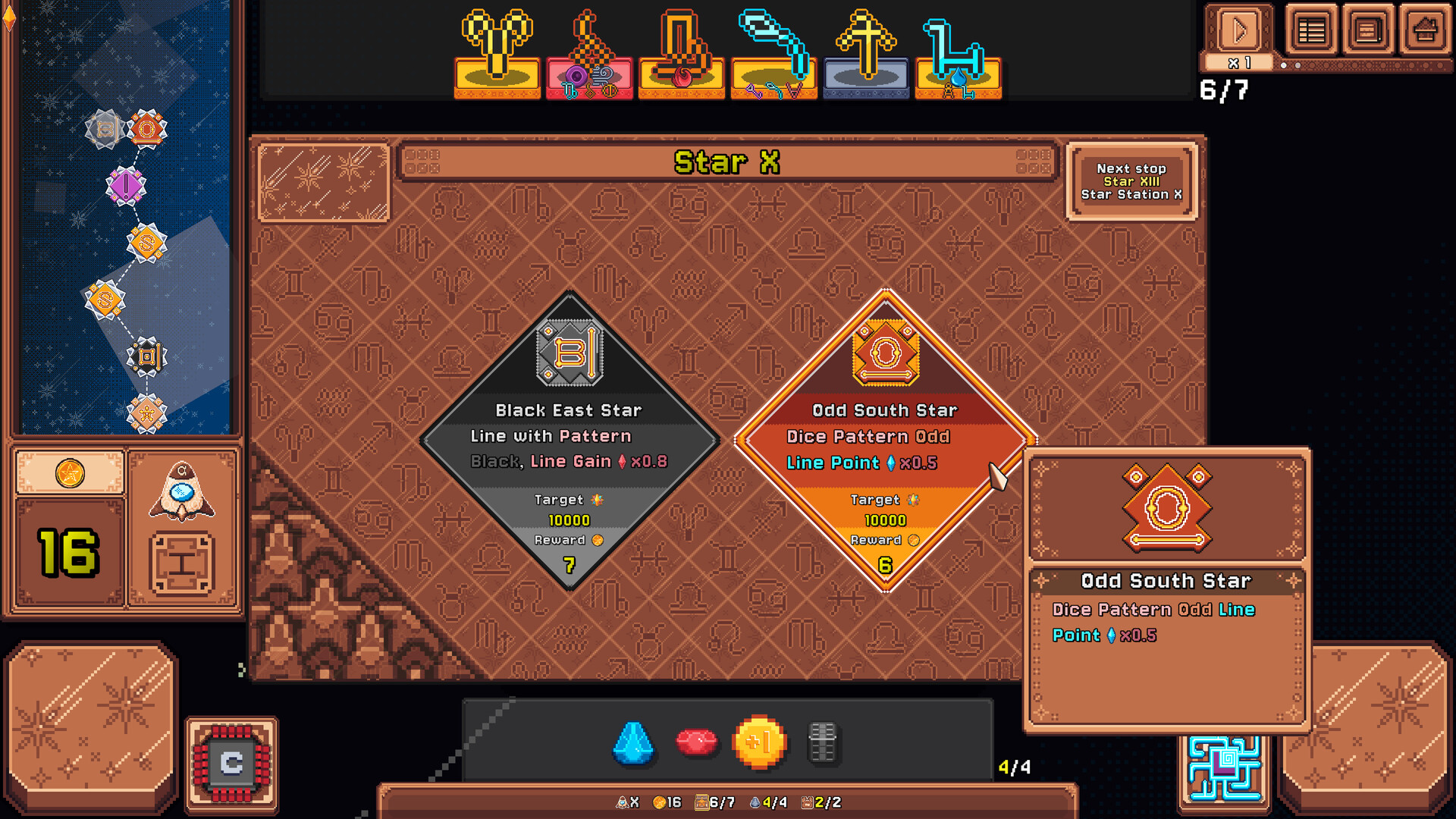Viewport: 1456px width, 819px height.
Task: Click the 6/7 chest counter in the status bar
Action: (717, 801)
